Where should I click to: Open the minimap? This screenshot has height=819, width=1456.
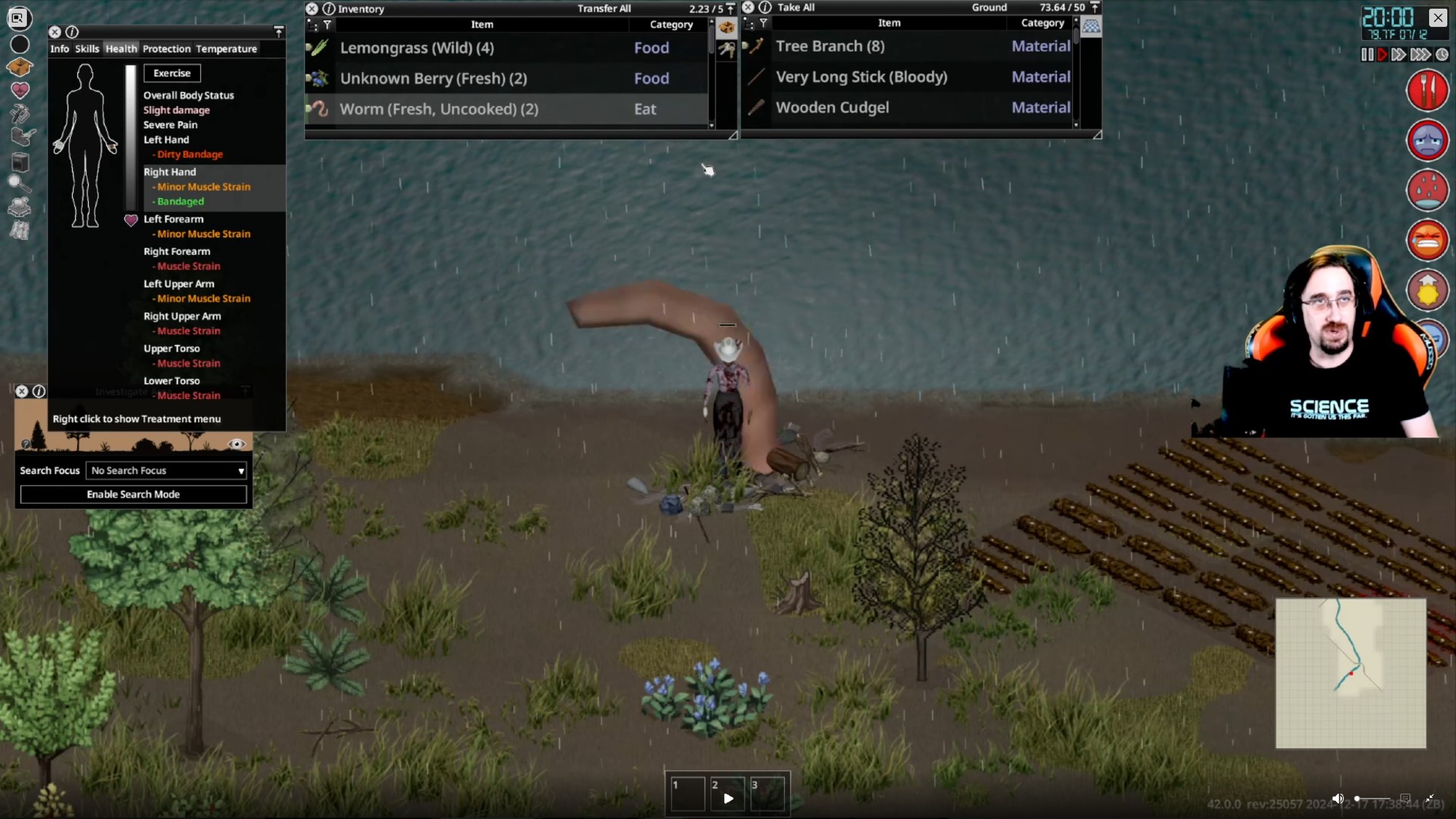pos(1350,673)
